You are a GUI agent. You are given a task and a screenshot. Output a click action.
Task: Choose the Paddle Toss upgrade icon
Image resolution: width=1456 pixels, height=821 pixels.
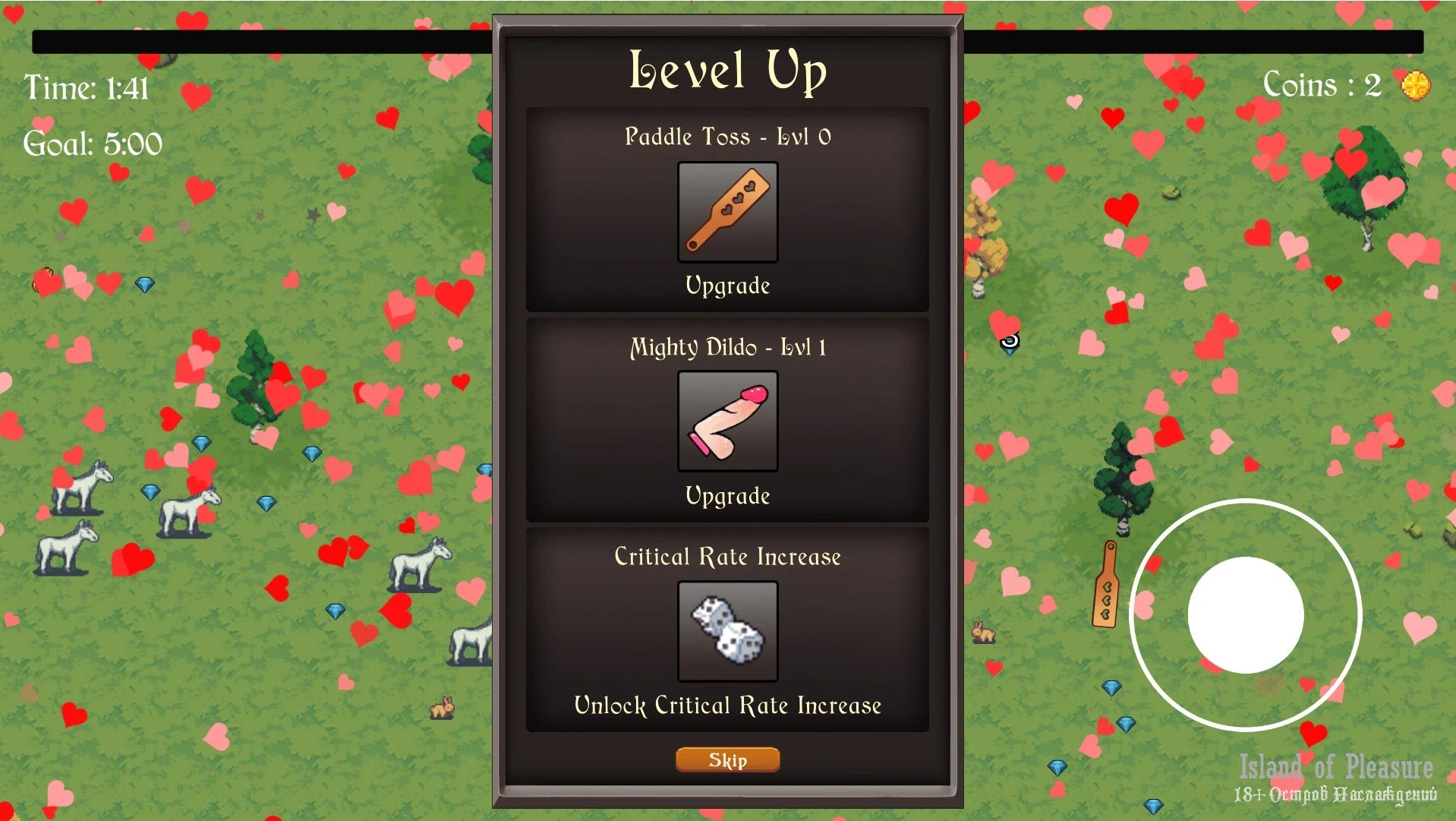click(x=727, y=212)
